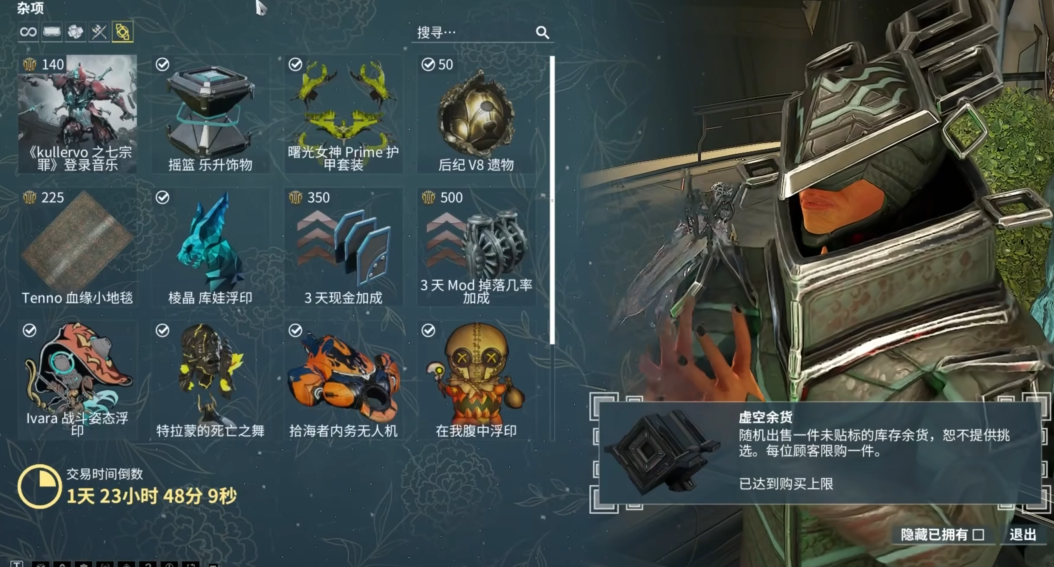Select the highlighted yellow miscellaneous tab

[122, 33]
